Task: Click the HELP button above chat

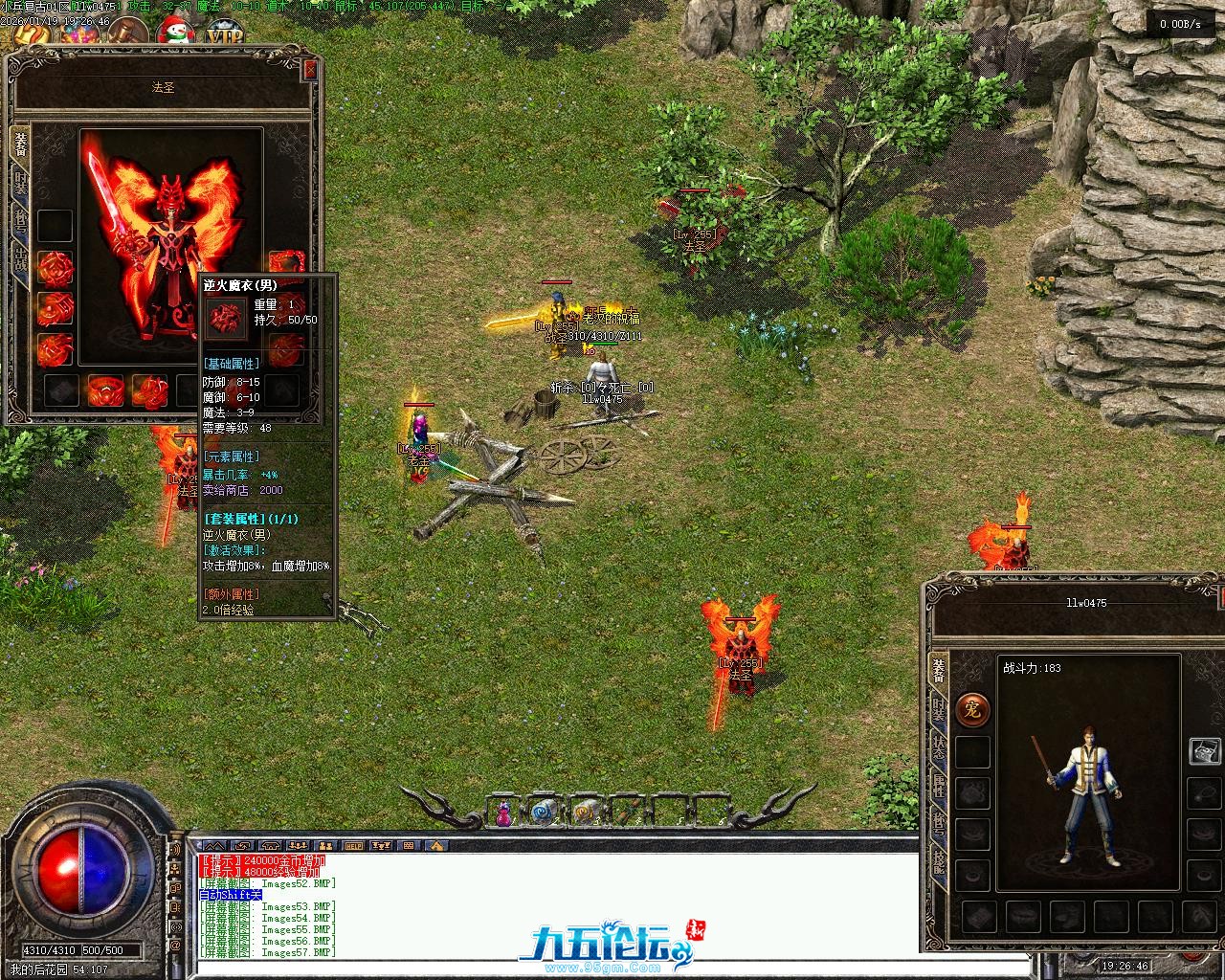Action: click(354, 846)
